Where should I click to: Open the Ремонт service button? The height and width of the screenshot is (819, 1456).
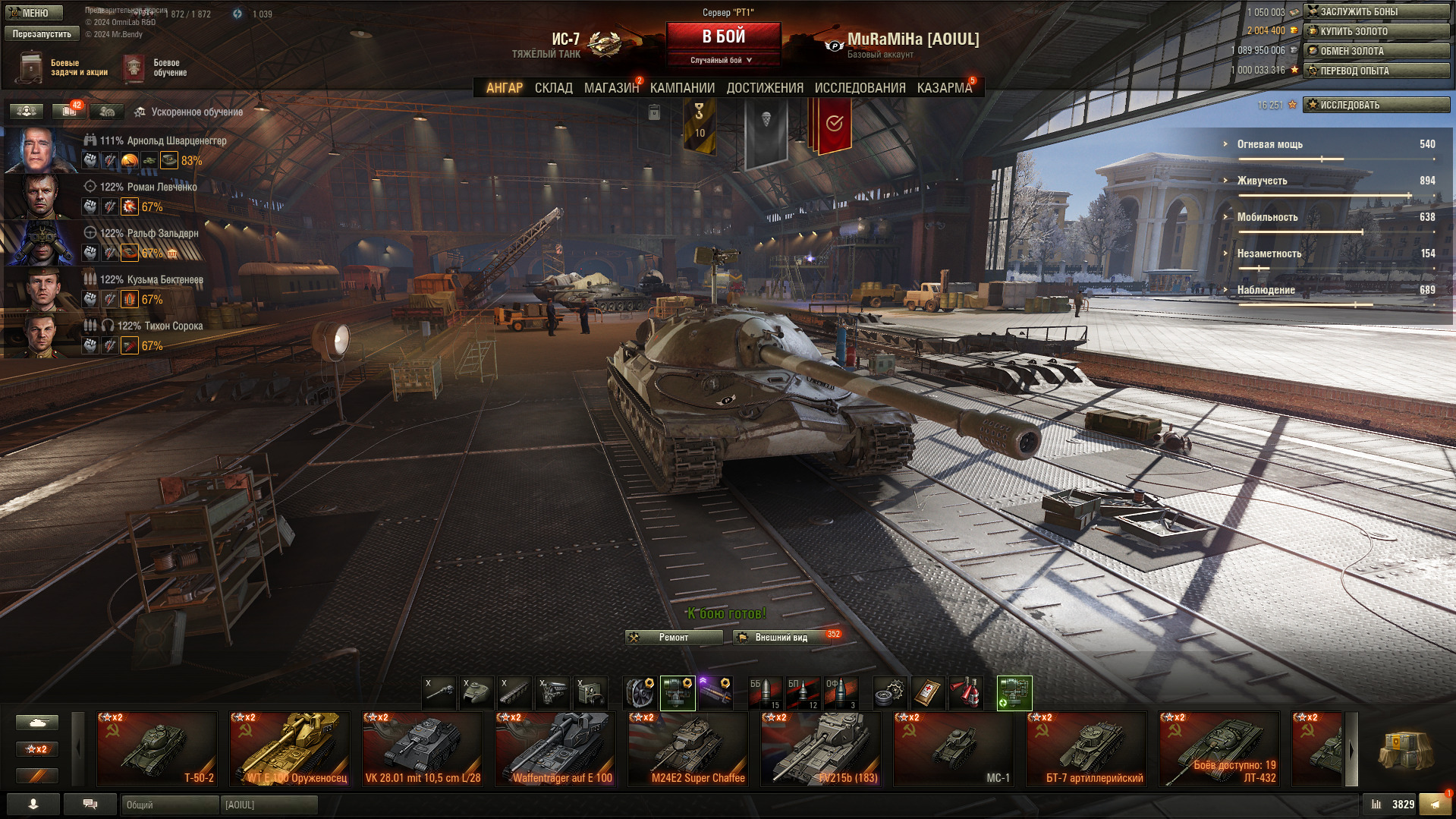click(673, 638)
